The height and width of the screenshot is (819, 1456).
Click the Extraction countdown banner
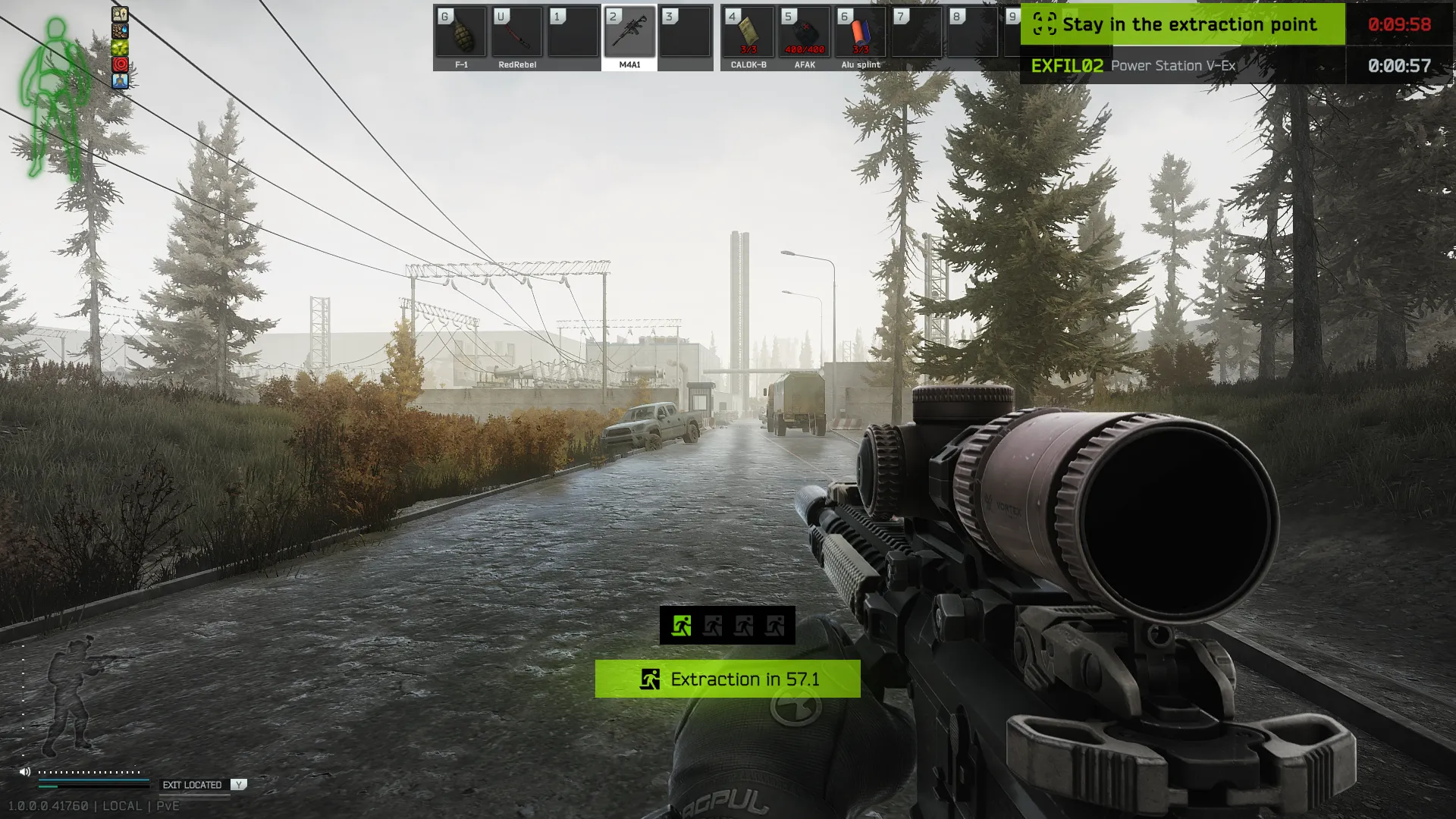tap(727, 679)
